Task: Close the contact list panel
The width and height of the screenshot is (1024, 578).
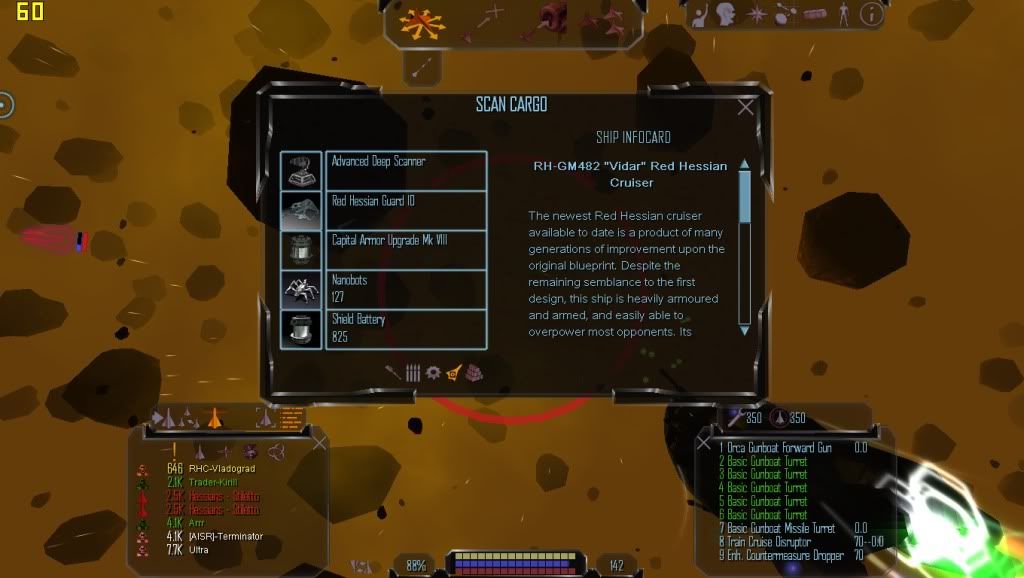Action: (319, 442)
